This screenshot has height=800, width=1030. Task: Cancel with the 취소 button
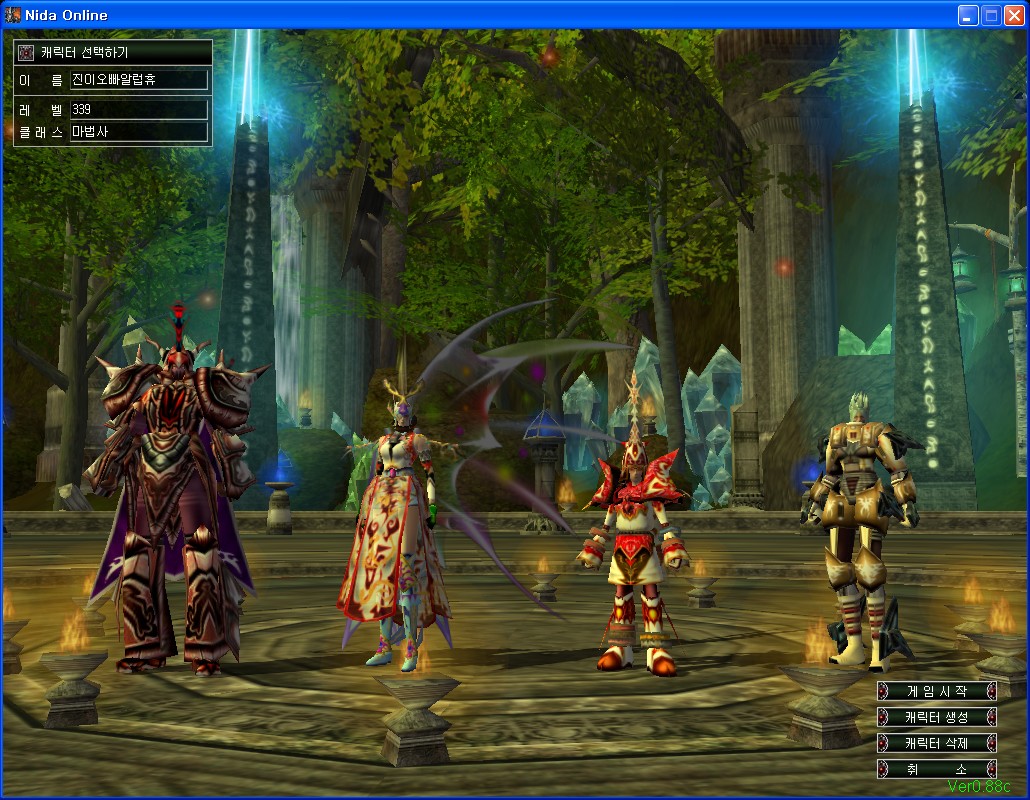coord(936,769)
